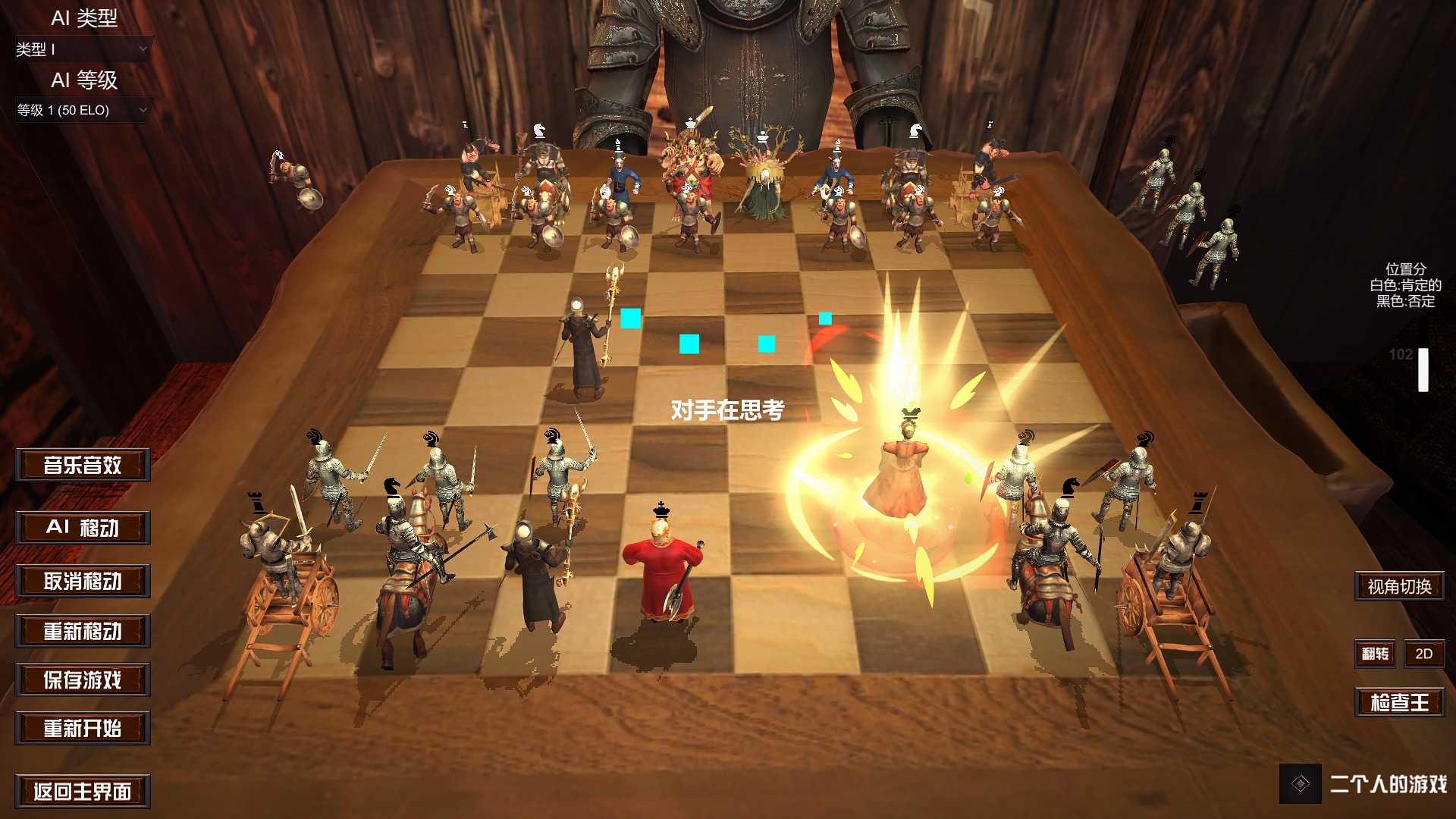Toggle the 2D view mode
This screenshot has width=1456, height=819.
pos(1423,654)
